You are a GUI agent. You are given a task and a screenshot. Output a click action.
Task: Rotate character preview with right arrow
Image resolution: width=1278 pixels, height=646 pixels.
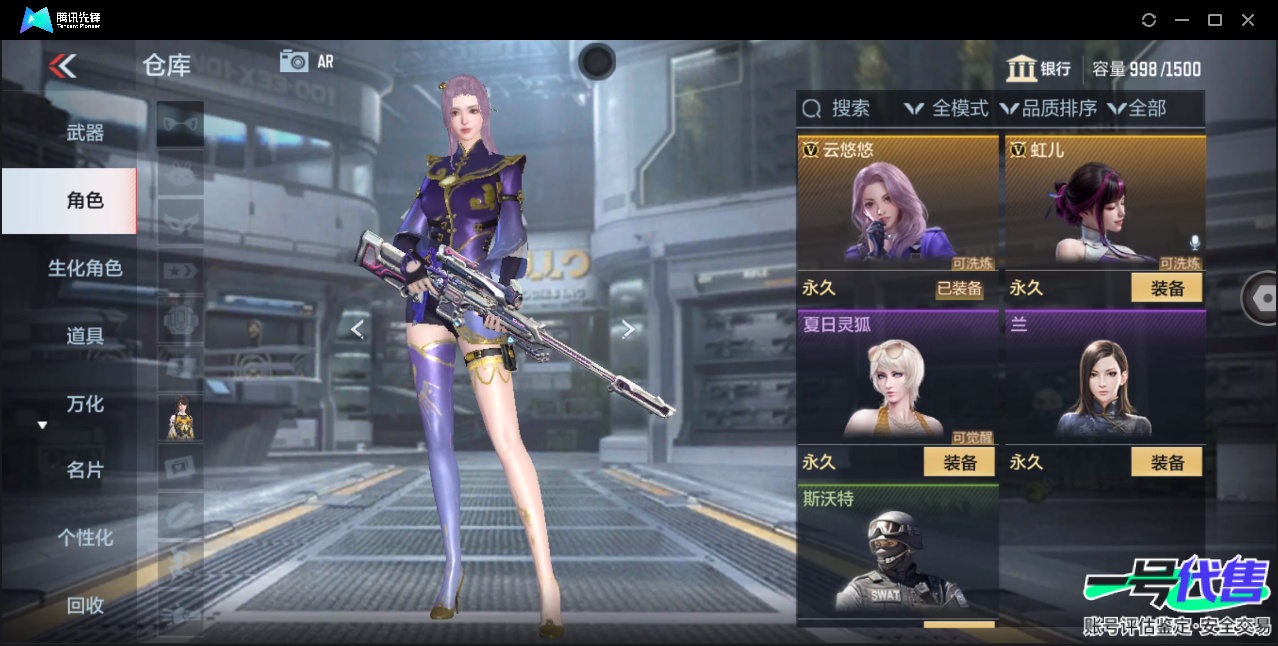pyautogui.click(x=628, y=329)
